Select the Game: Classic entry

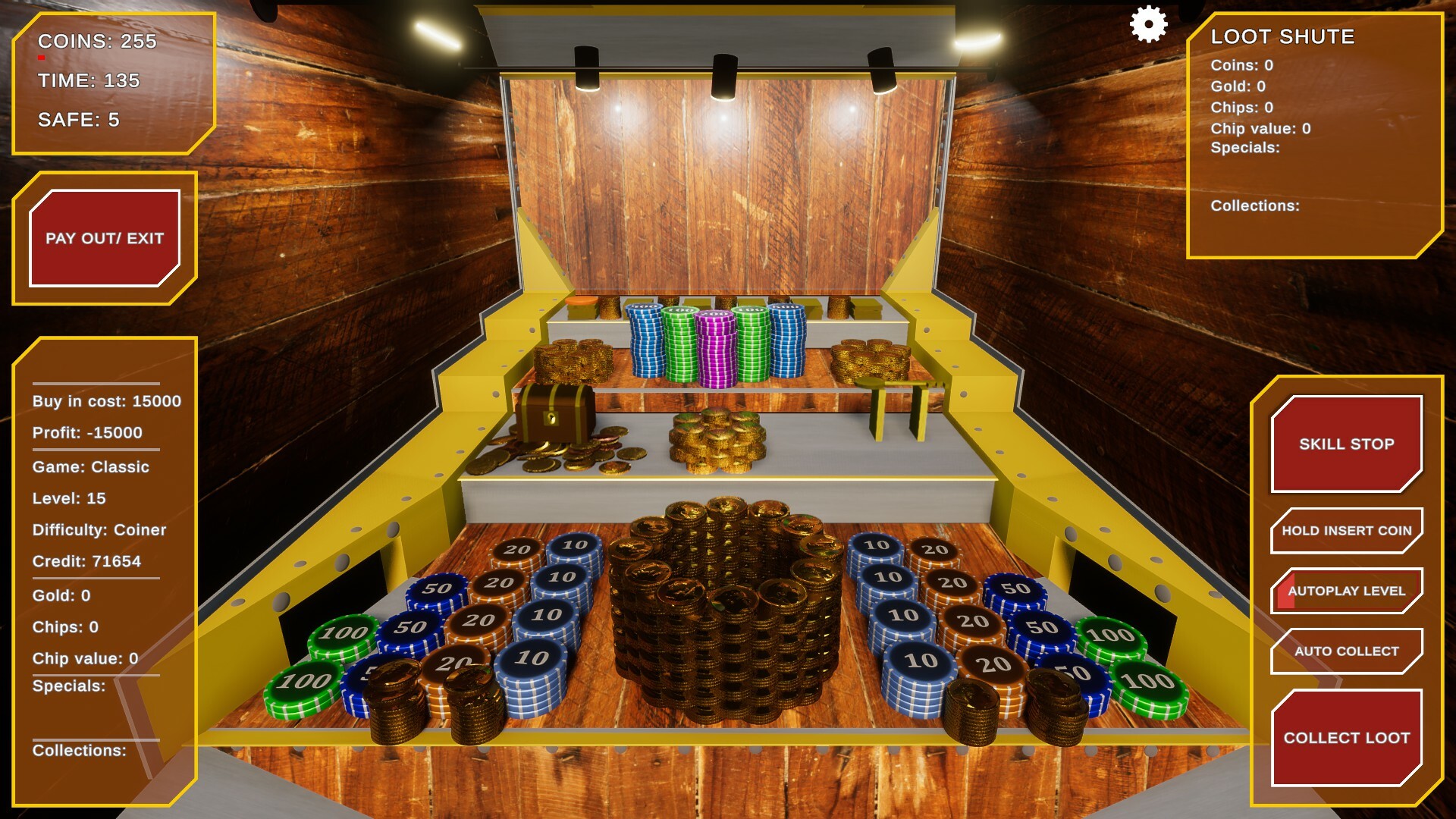(91, 467)
